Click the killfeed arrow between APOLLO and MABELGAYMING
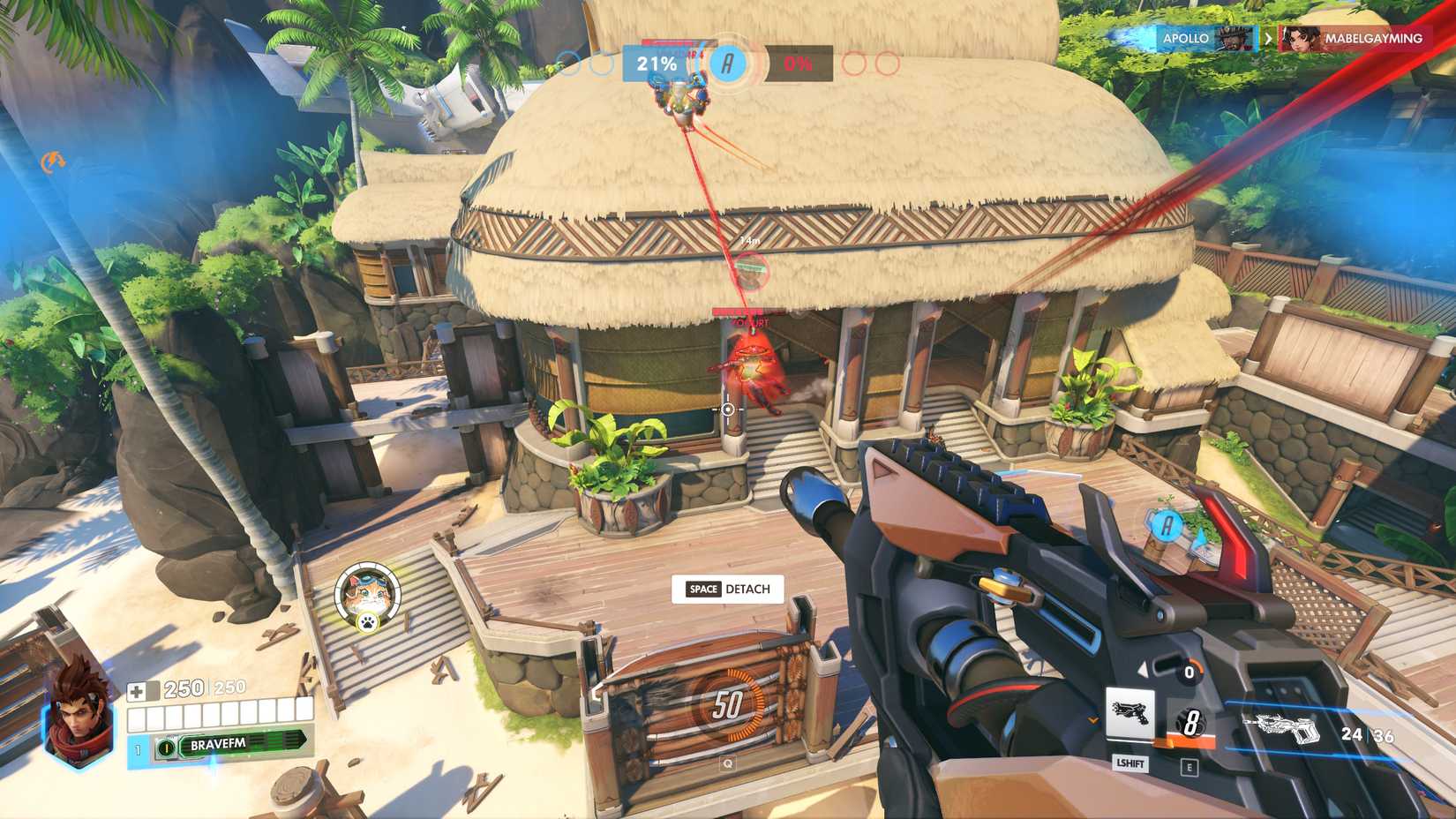 [x=1267, y=38]
